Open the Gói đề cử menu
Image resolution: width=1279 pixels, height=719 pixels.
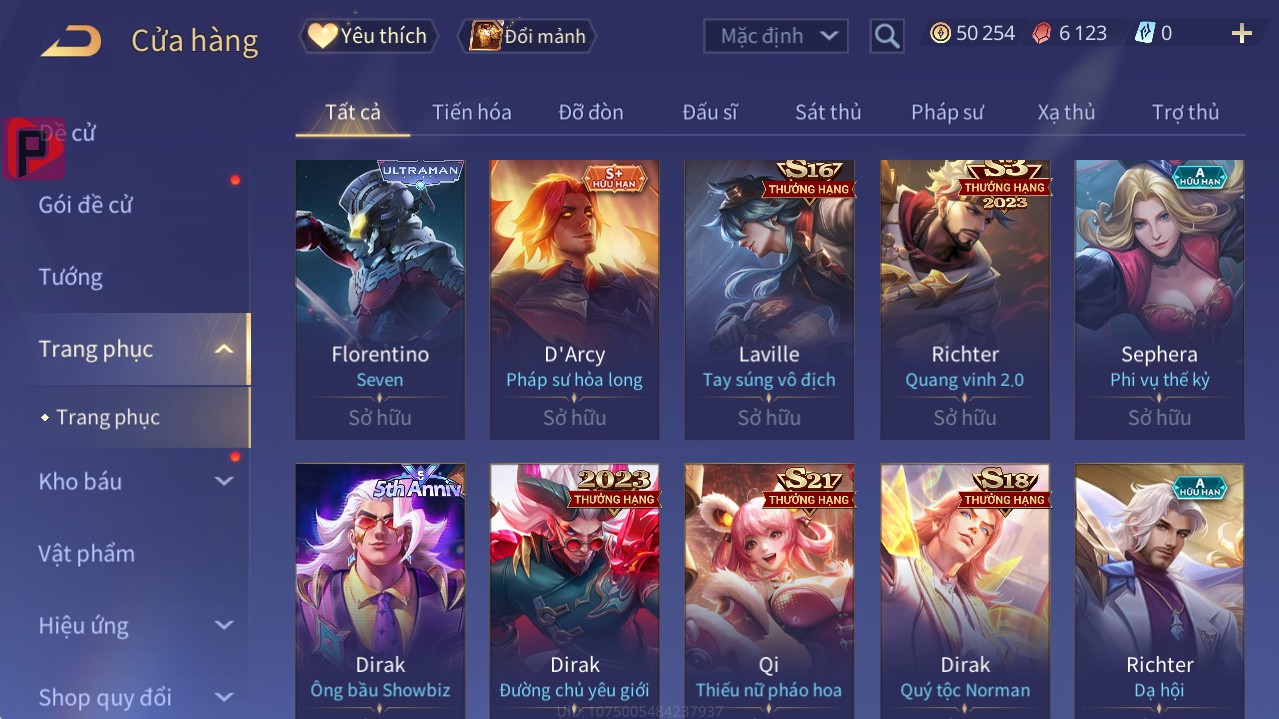[x=86, y=205]
